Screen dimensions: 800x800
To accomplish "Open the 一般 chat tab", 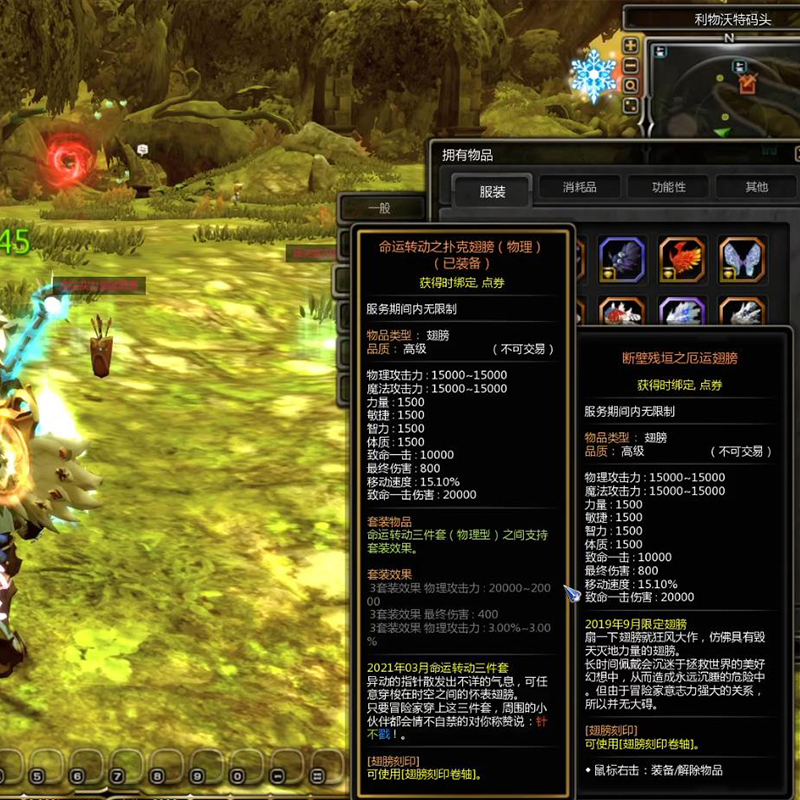I will [x=379, y=208].
